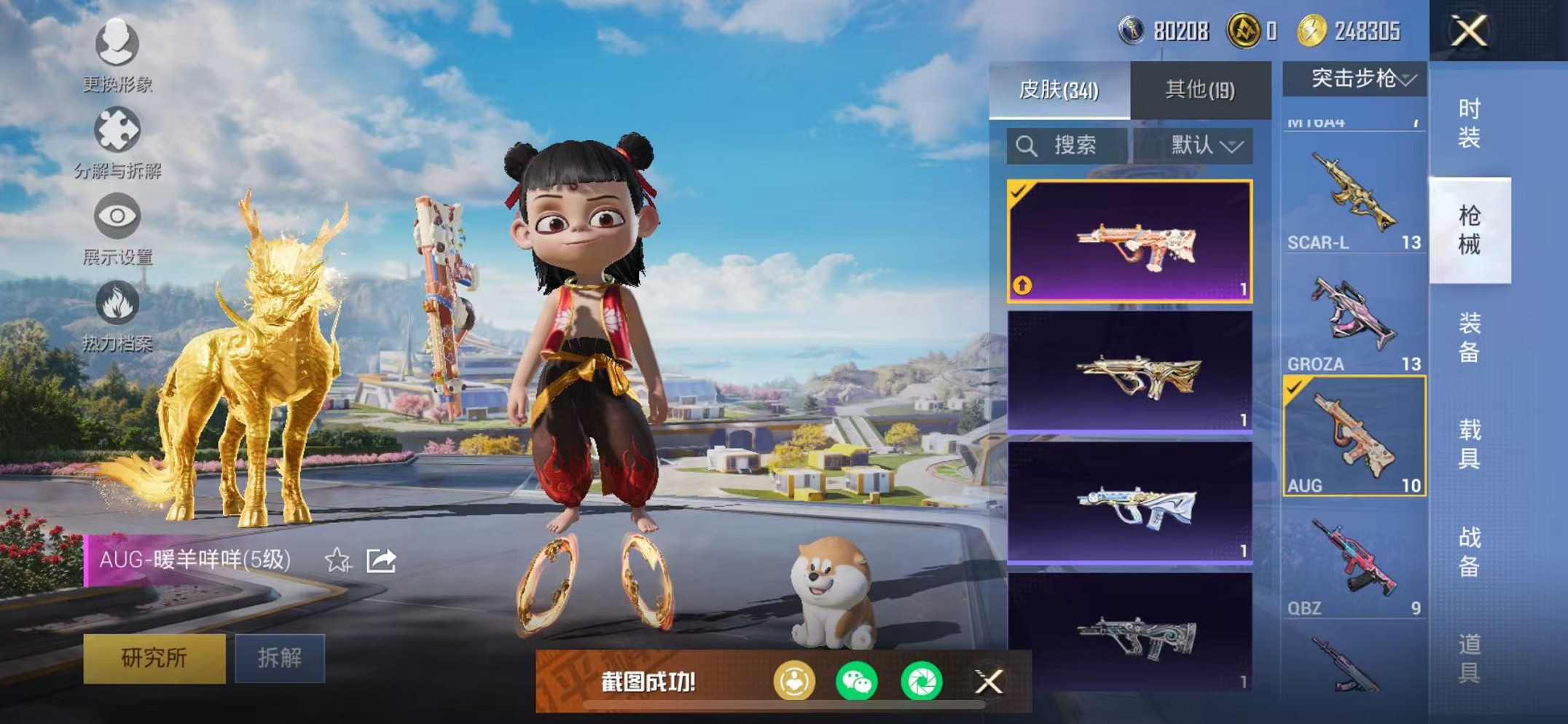Click the 搜索 search field
Viewport: 1568px width, 724px height.
[1067, 146]
